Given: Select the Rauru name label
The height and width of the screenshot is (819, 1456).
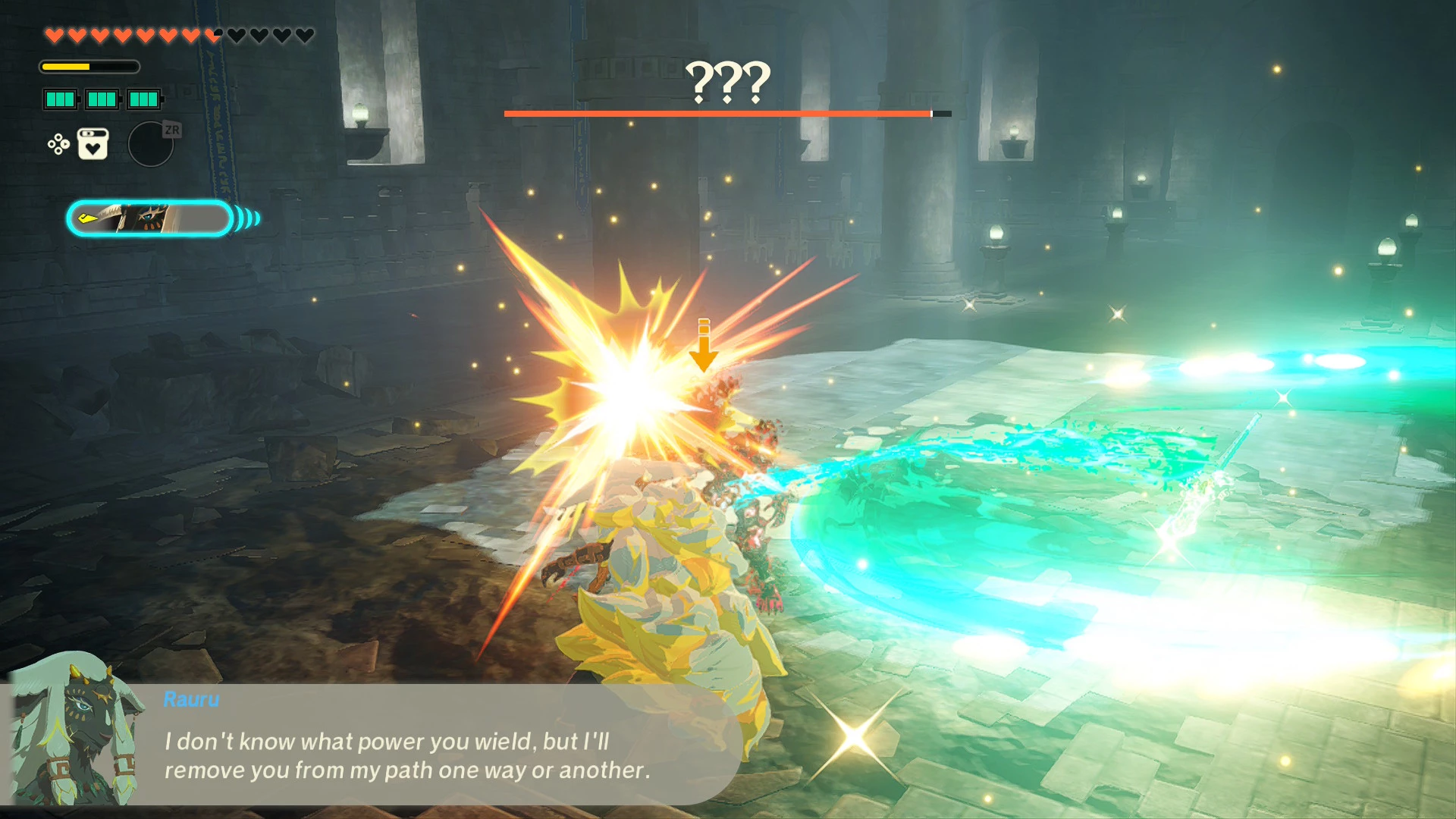Looking at the screenshot, I should (x=190, y=700).
